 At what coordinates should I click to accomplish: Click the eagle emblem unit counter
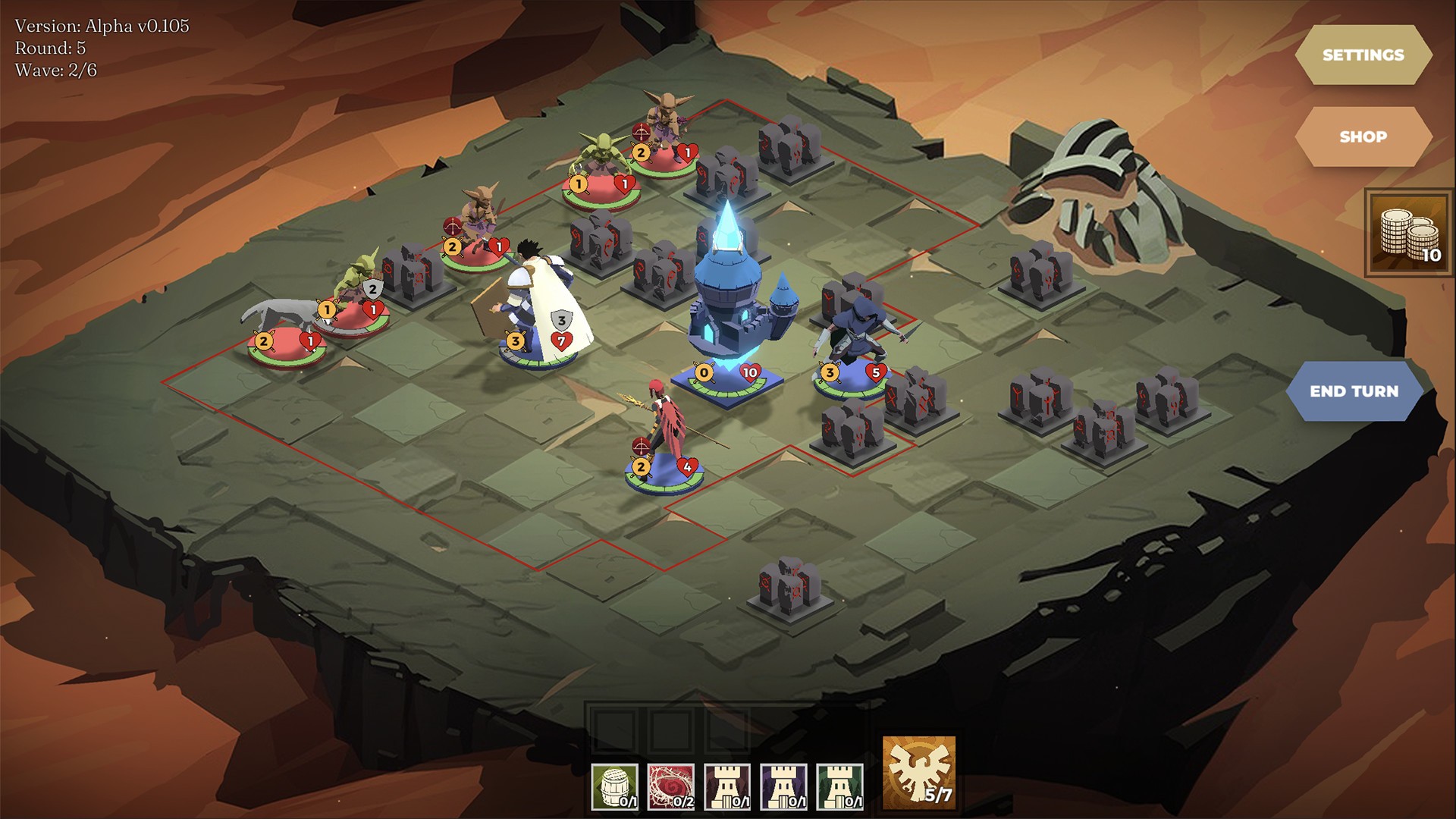pyautogui.click(x=919, y=773)
